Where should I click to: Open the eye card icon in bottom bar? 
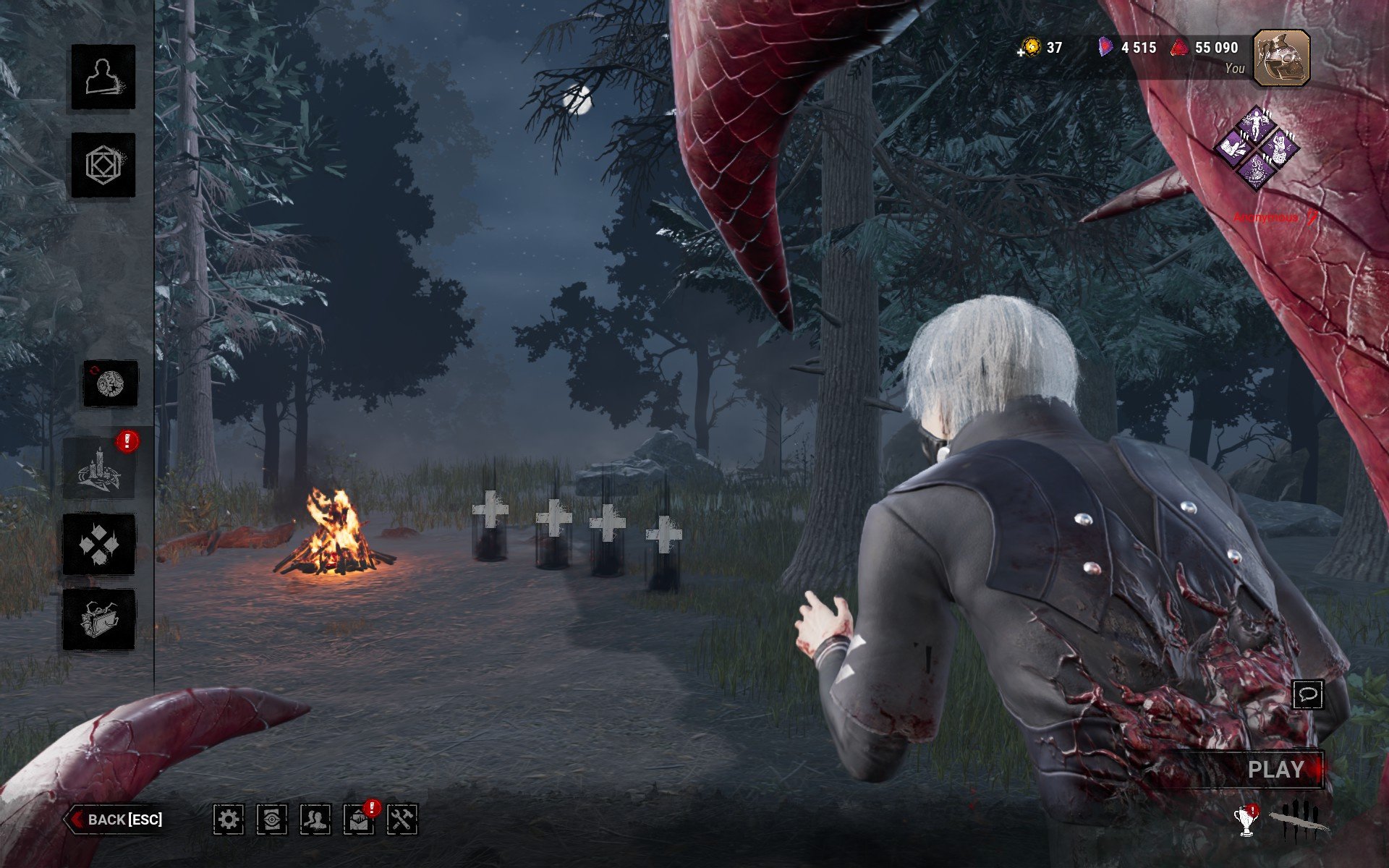tap(272, 820)
